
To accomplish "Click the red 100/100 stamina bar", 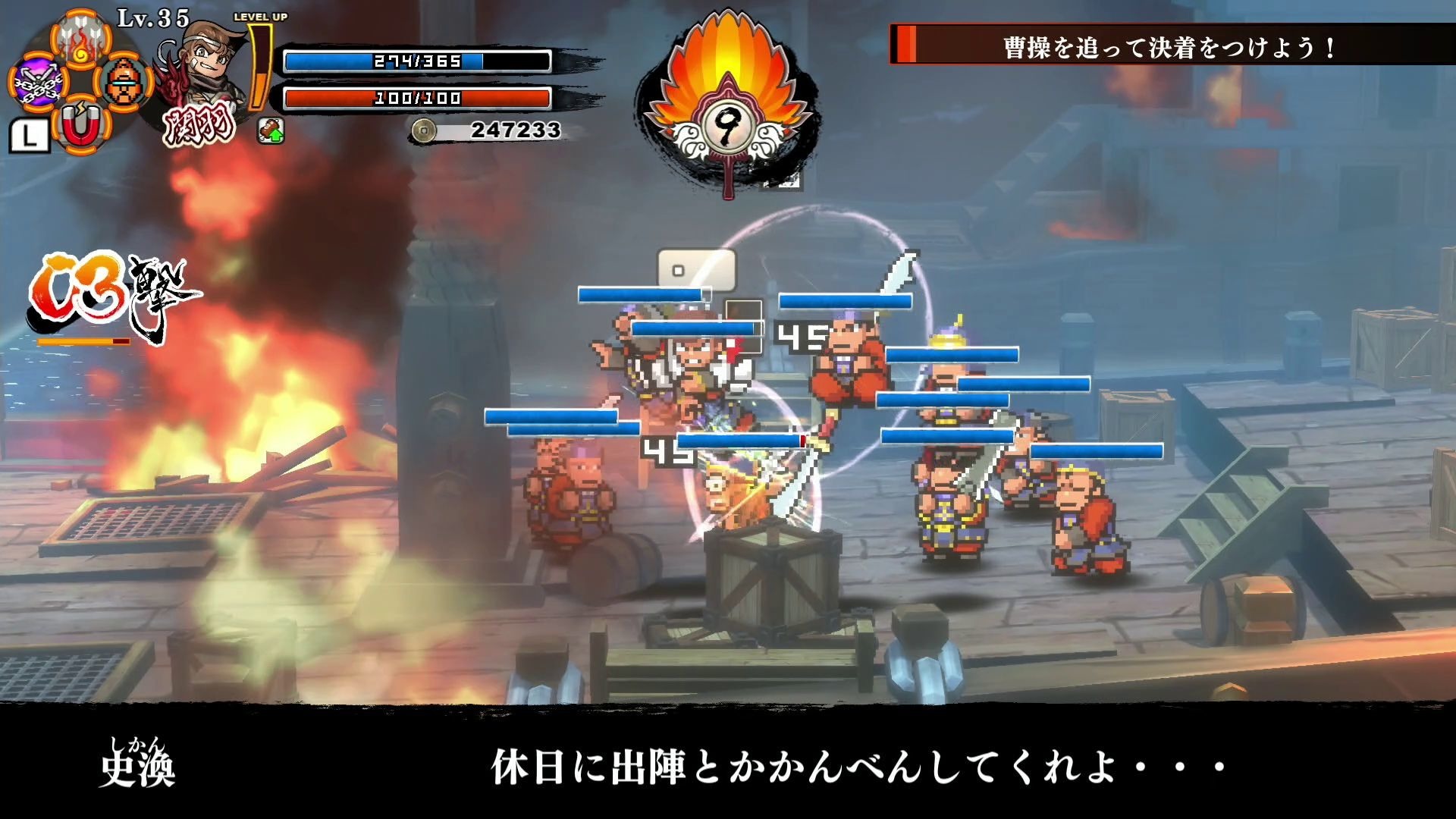I will pyautogui.click(x=419, y=97).
